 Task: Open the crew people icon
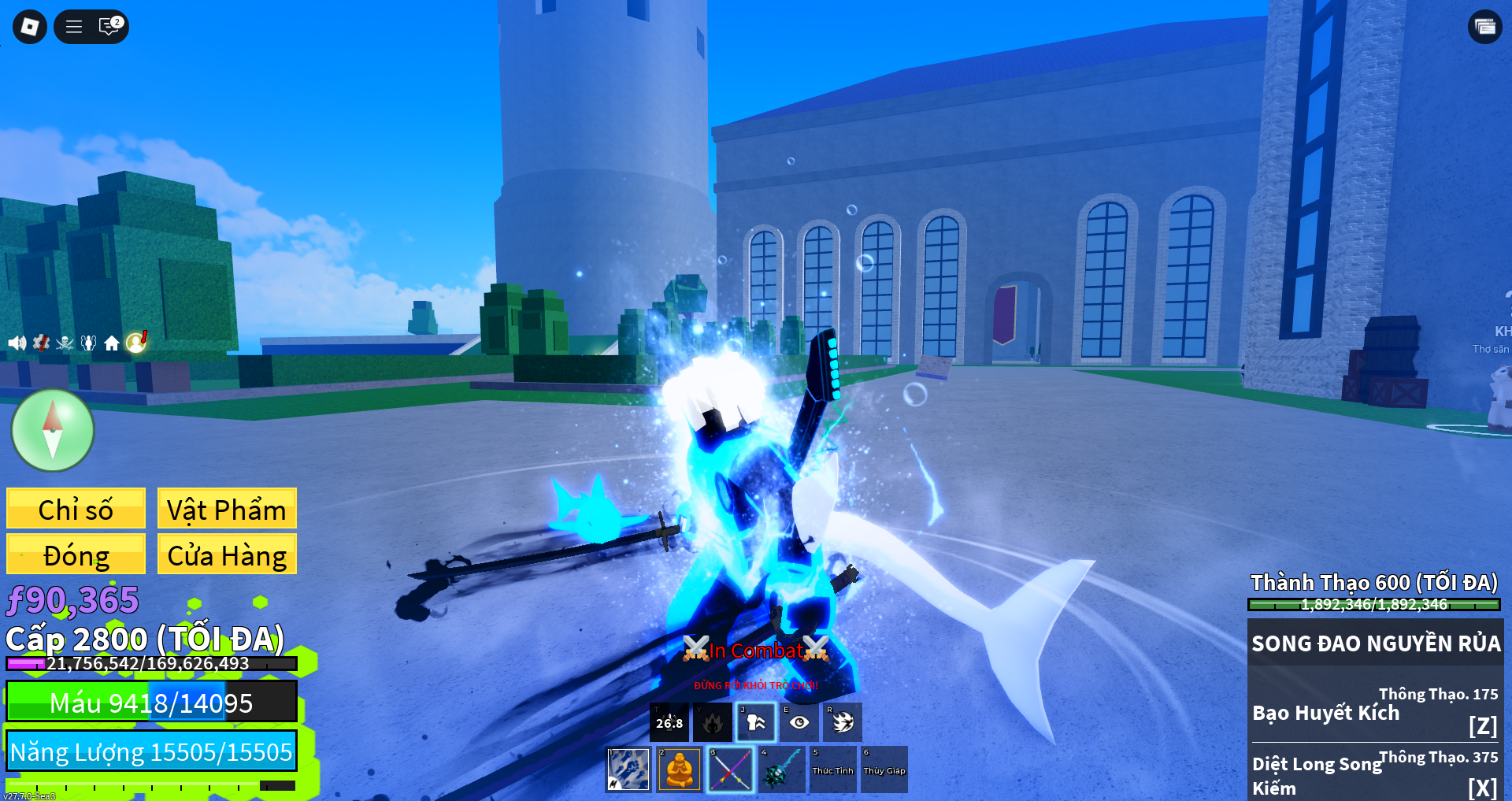click(88, 343)
